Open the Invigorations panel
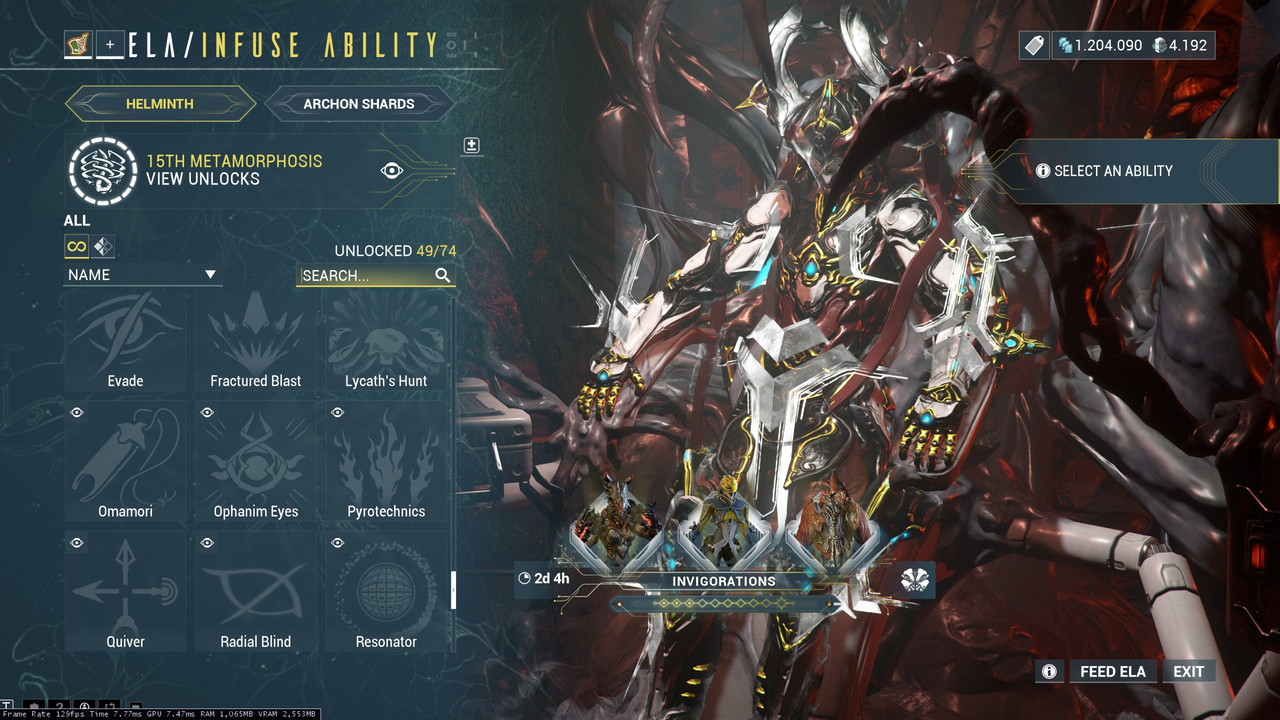Viewport: 1280px width, 720px height. click(724, 581)
